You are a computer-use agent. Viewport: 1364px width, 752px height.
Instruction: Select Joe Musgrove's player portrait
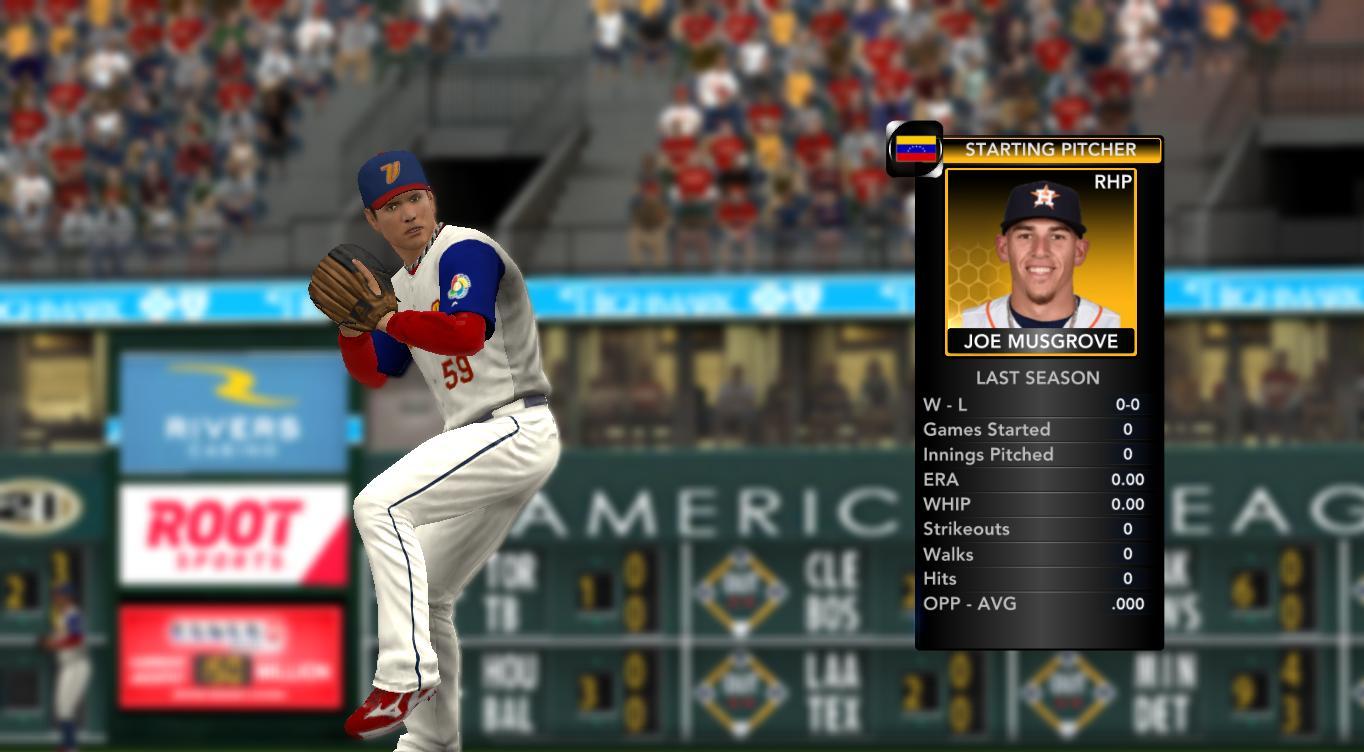click(x=1040, y=253)
